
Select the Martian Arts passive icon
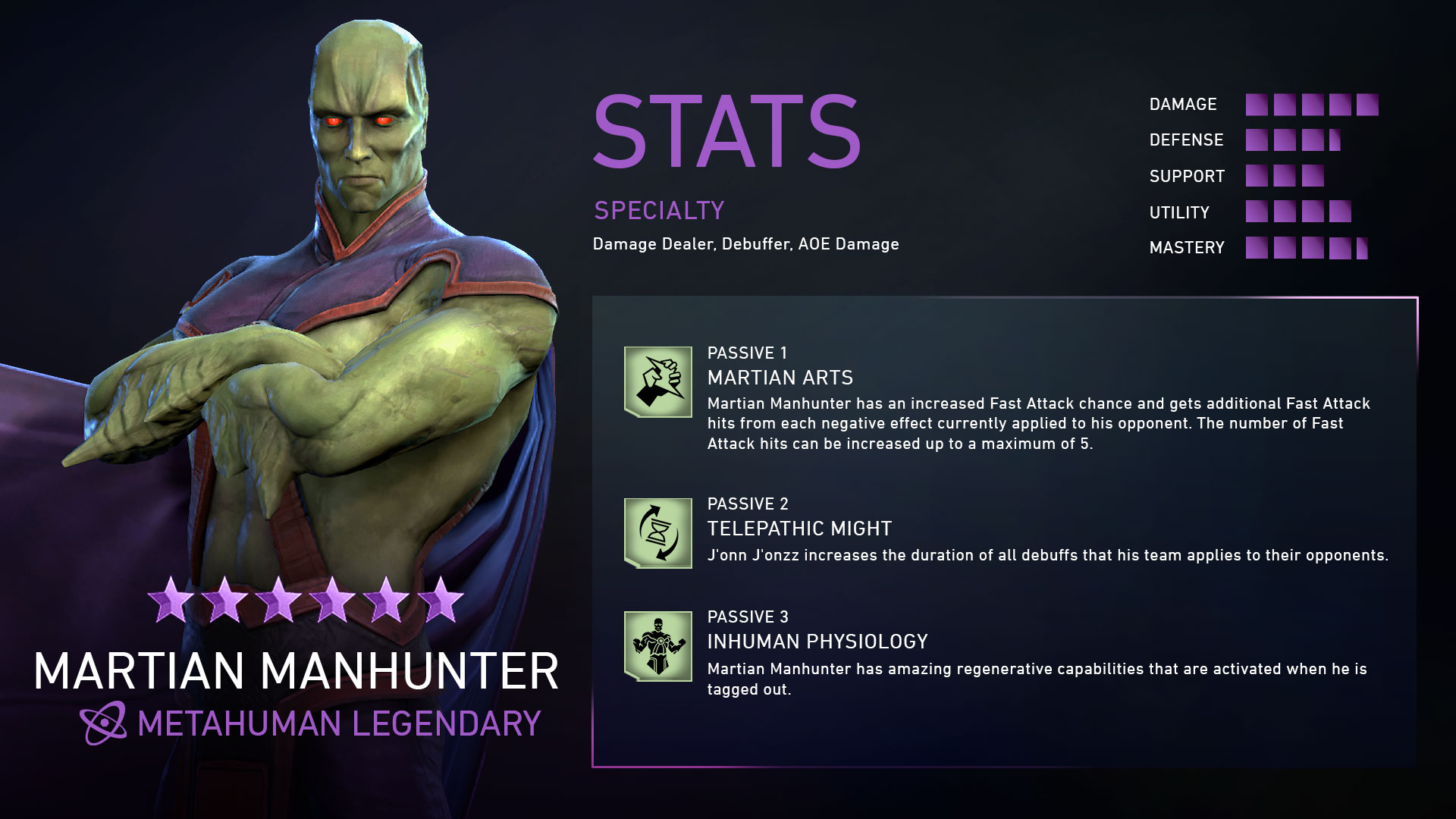coord(657,381)
